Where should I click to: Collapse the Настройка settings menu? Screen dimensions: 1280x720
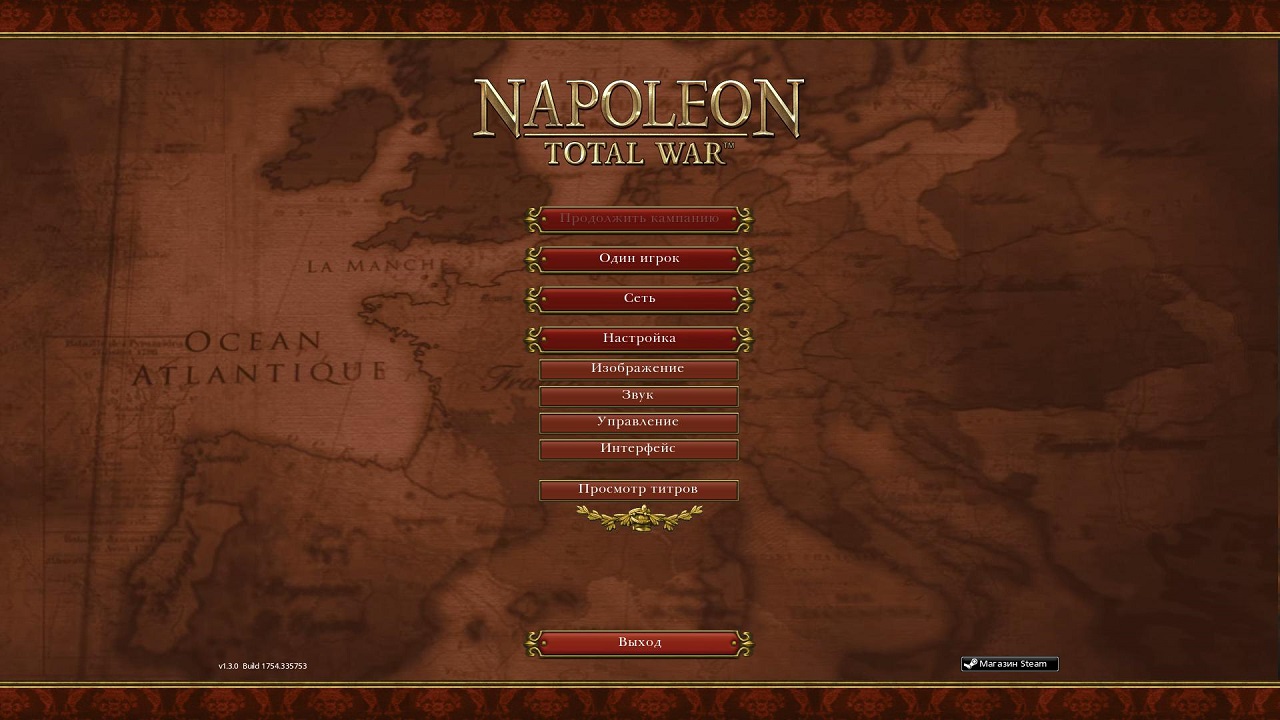pos(639,339)
